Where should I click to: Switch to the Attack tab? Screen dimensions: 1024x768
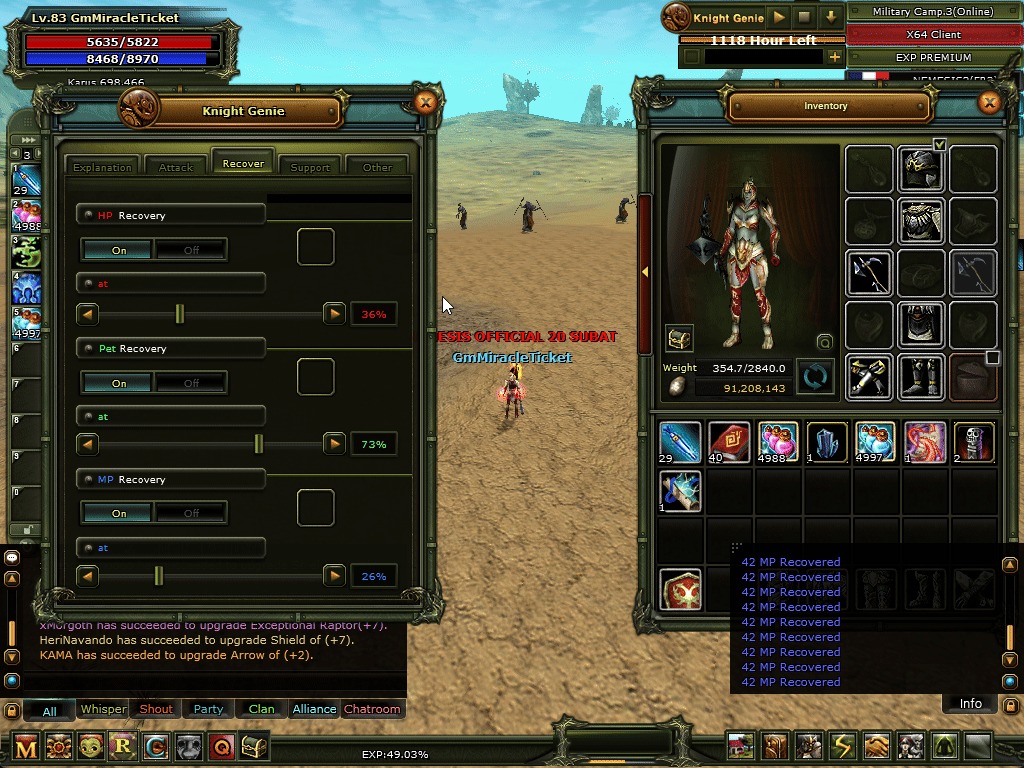[x=176, y=166]
